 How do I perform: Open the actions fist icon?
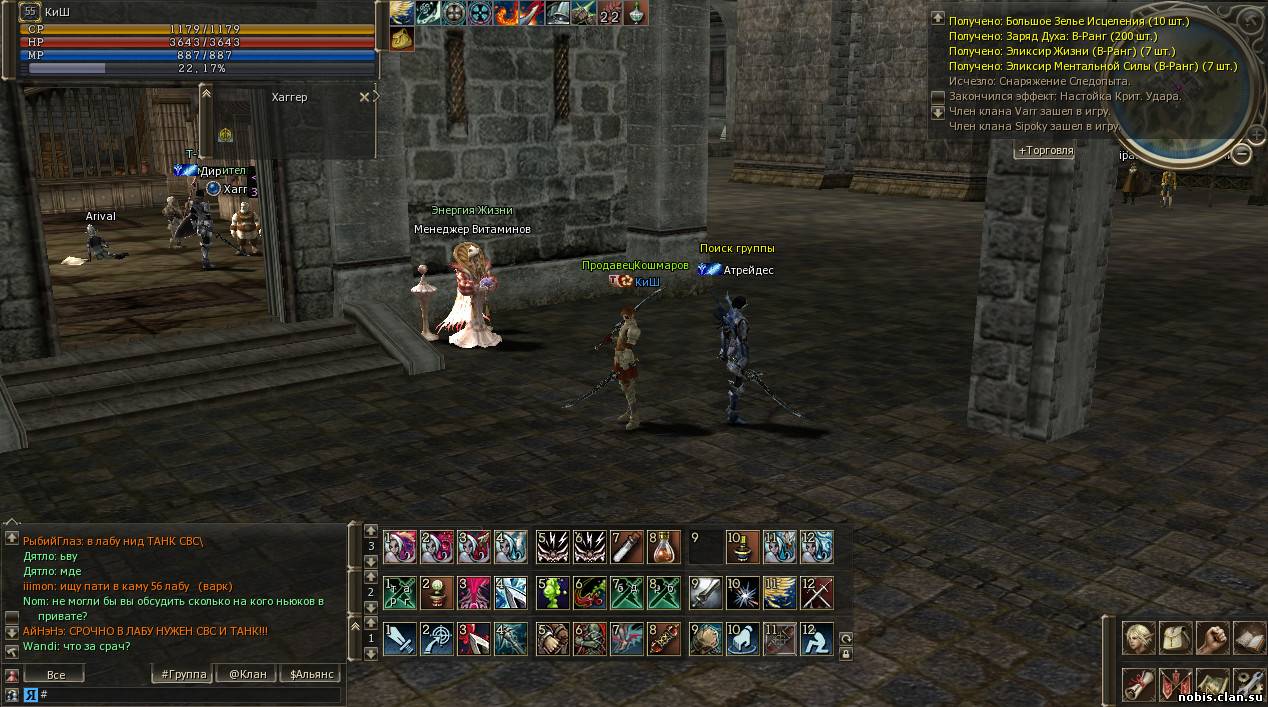click(x=1212, y=638)
